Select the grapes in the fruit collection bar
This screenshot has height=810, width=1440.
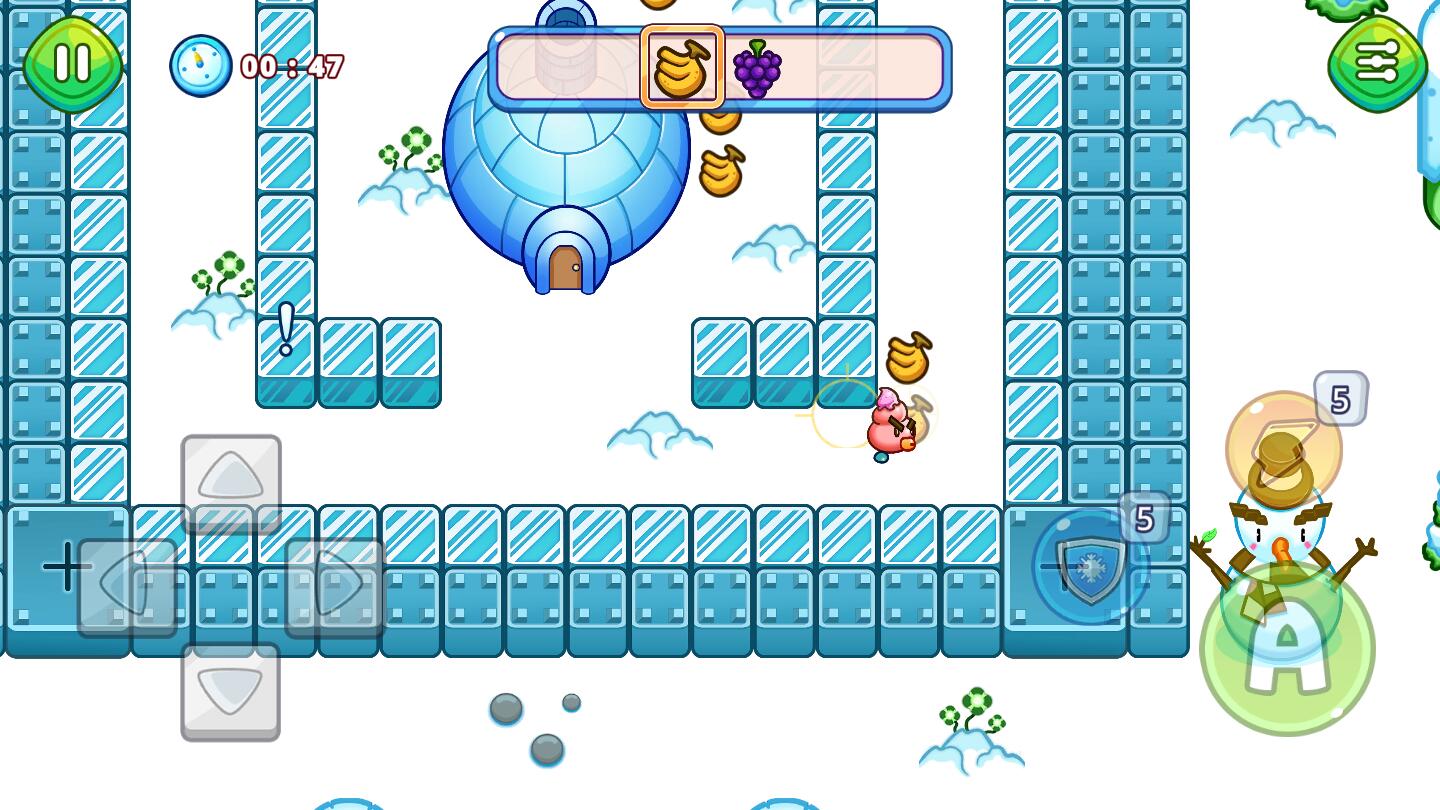pos(758,66)
